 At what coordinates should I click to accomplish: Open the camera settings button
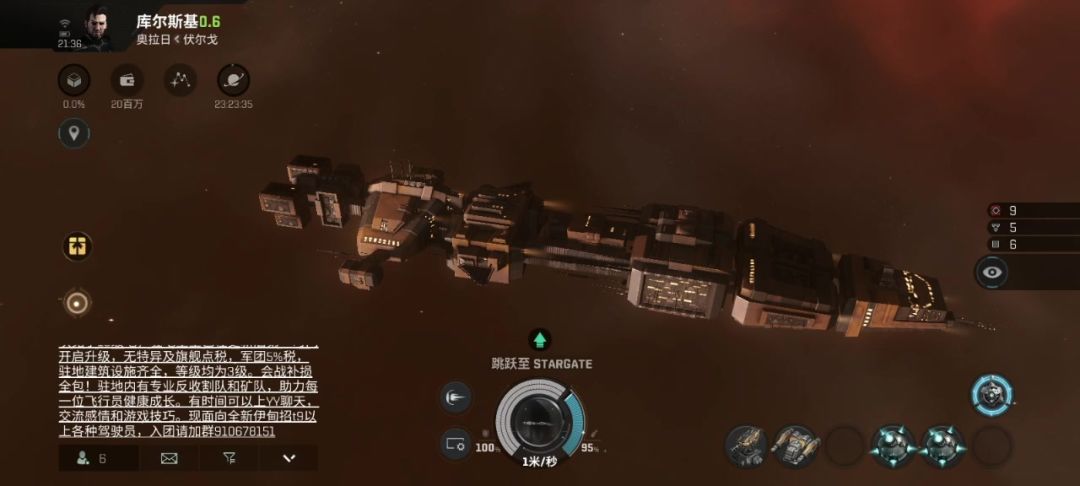pos(456,442)
